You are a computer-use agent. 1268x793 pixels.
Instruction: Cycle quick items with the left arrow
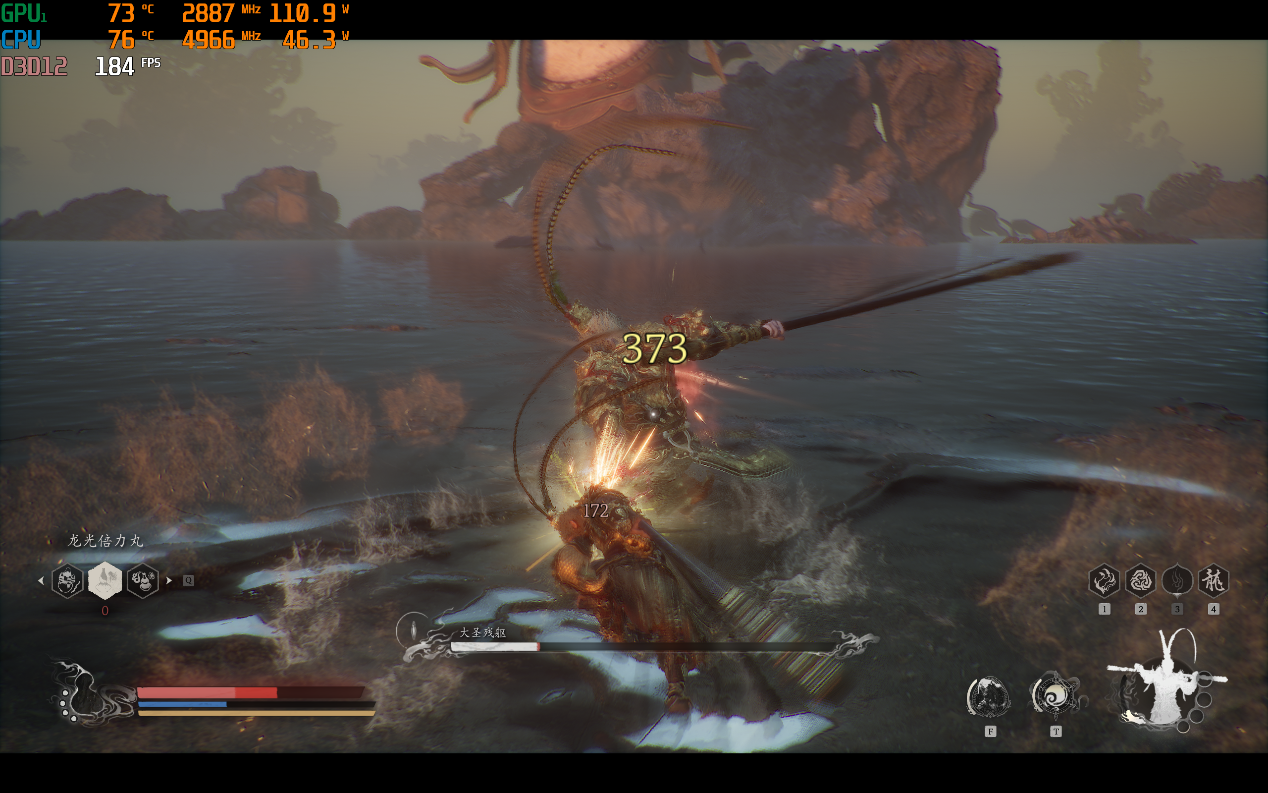[41, 580]
